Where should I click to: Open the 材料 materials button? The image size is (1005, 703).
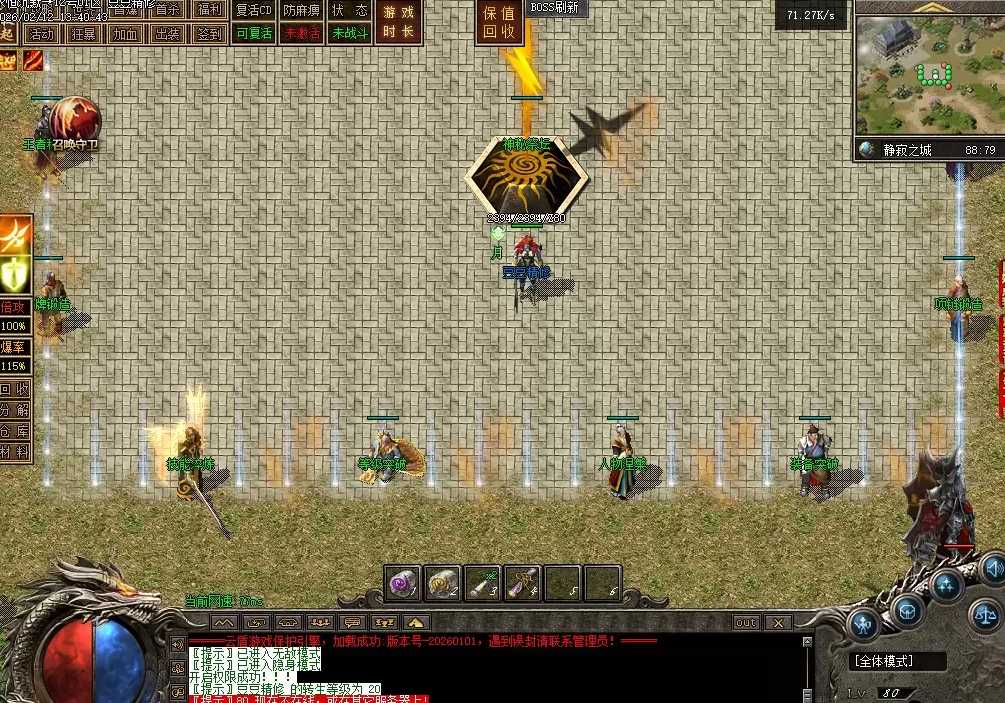pyautogui.click(x=15, y=453)
